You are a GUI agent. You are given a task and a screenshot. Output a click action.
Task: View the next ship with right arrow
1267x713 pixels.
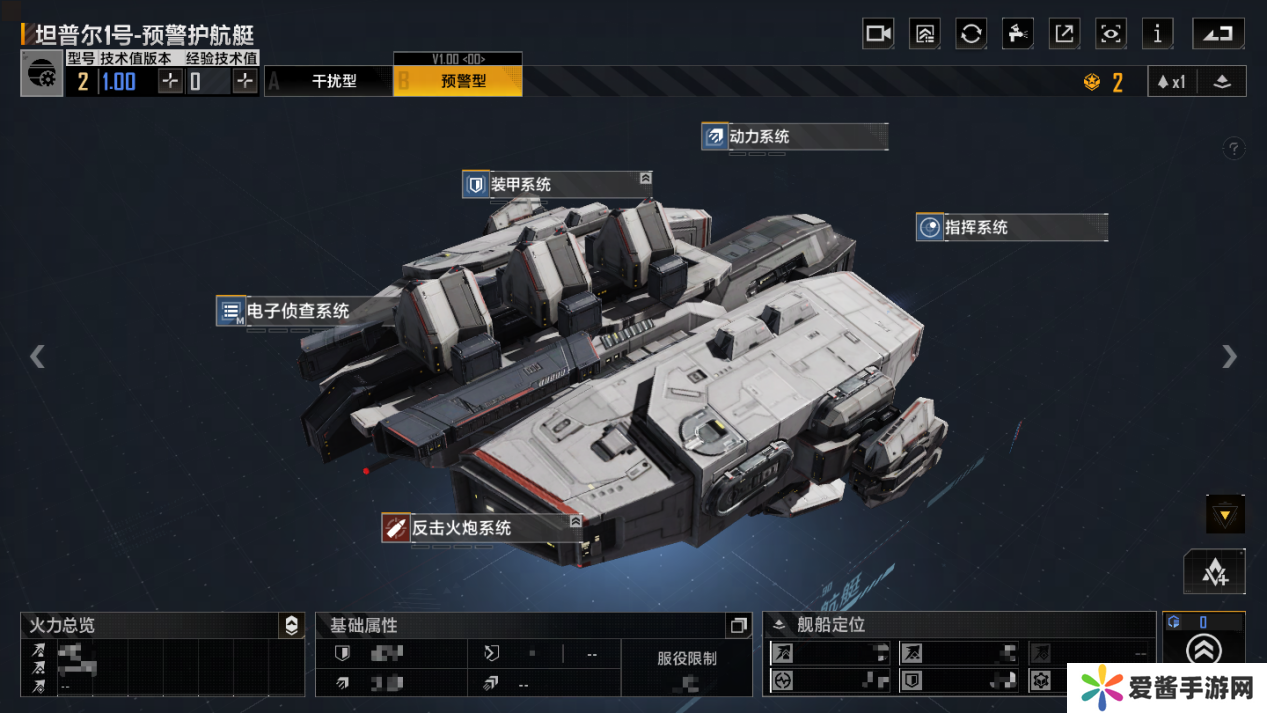[x=1229, y=356]
